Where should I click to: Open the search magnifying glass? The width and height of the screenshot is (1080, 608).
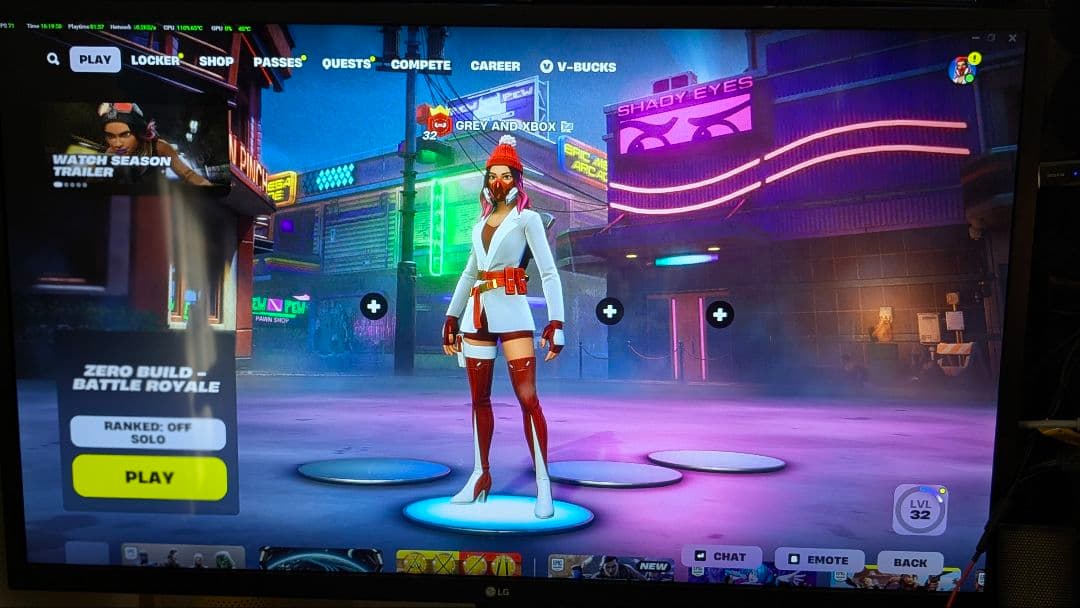point(53,59)
